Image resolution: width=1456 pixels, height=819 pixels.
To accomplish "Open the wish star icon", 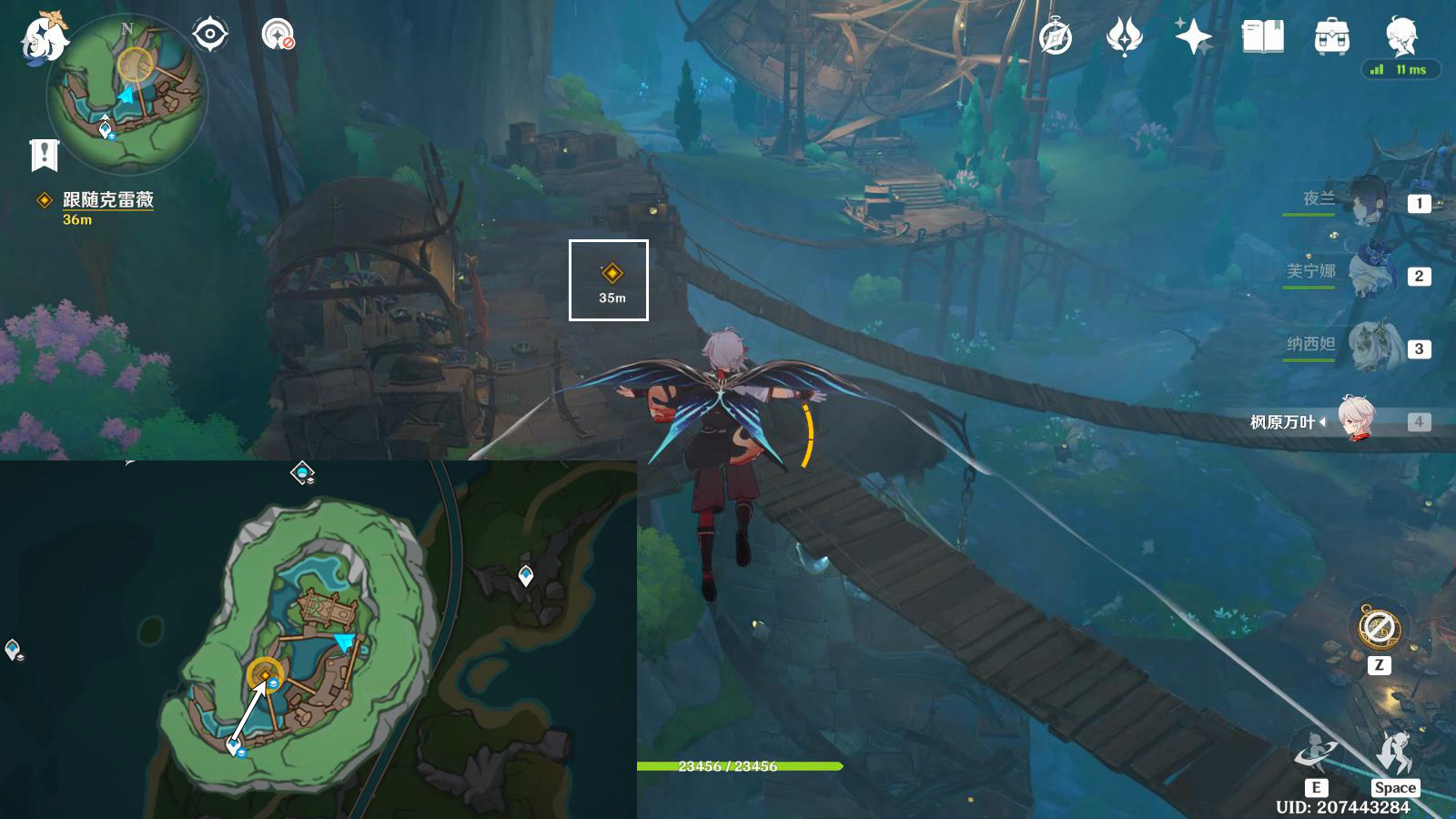I will (1193, 37).
